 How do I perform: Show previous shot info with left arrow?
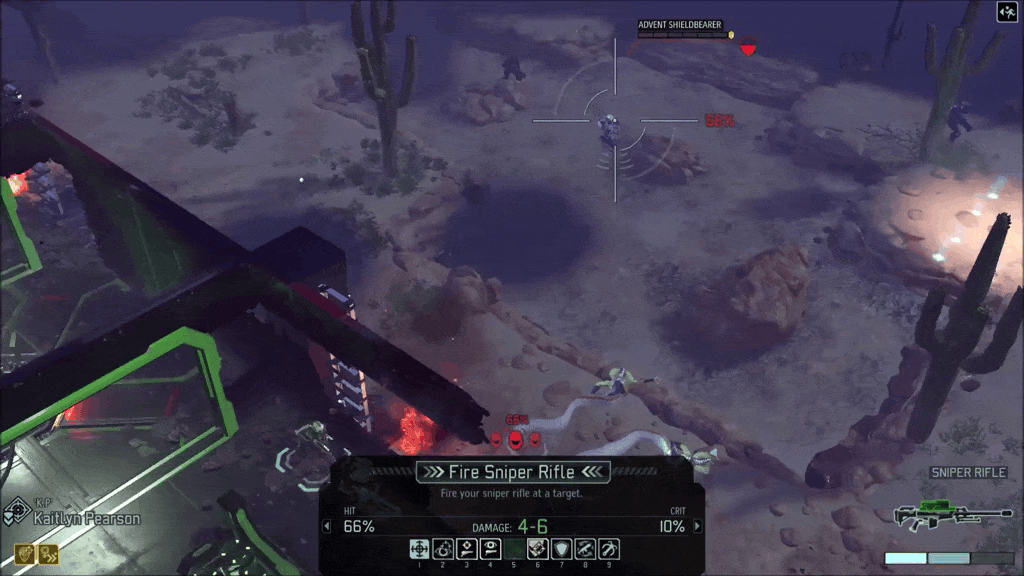325,526
